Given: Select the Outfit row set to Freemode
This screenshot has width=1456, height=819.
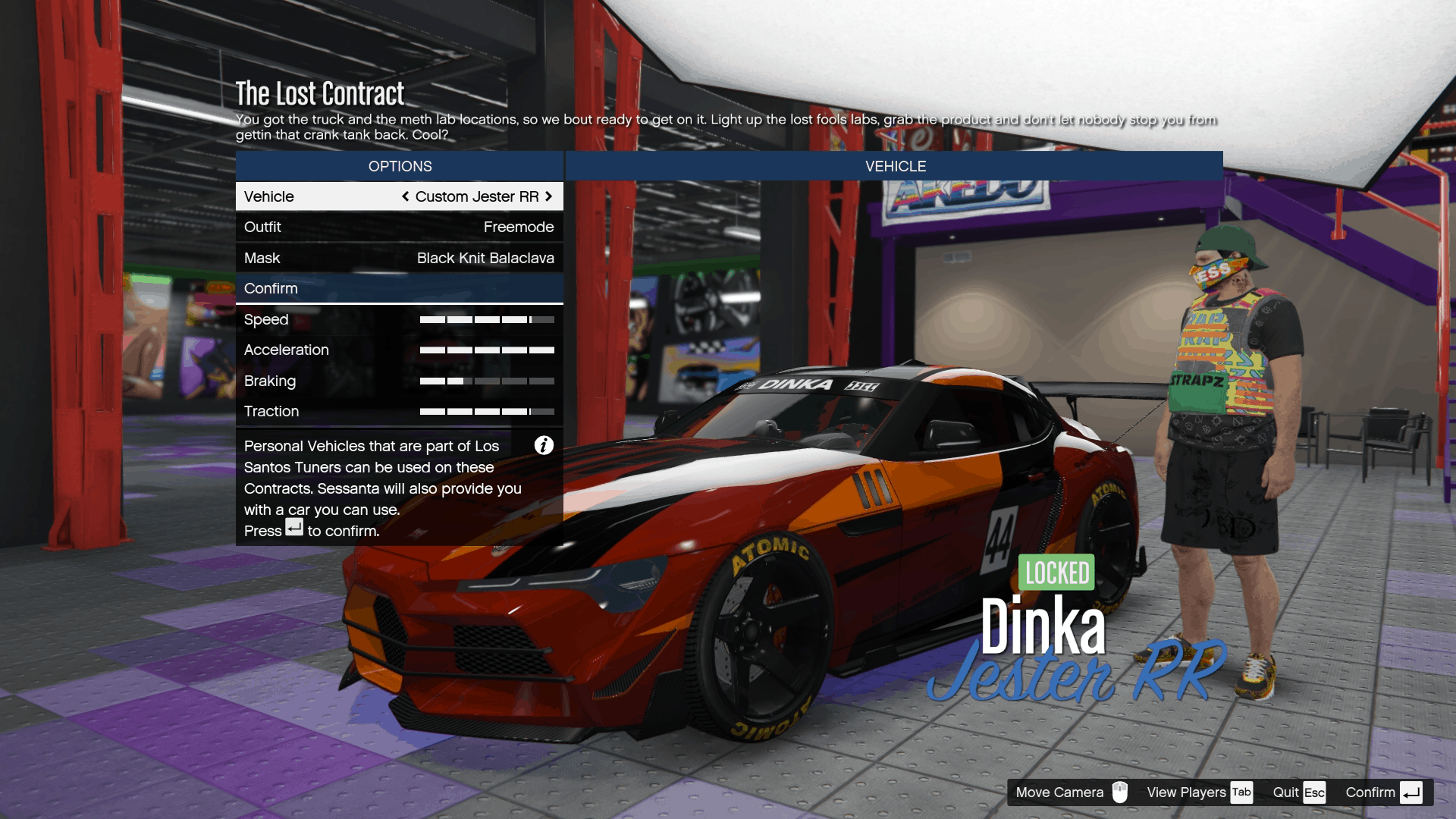Looking at the screenshot, I should [400, 227].
